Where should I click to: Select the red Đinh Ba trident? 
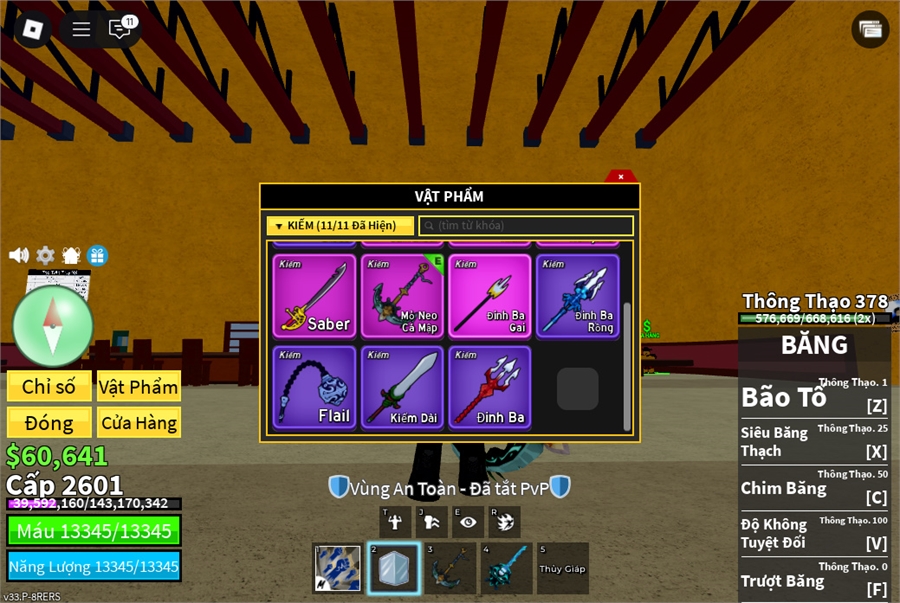tap(490, 387)
